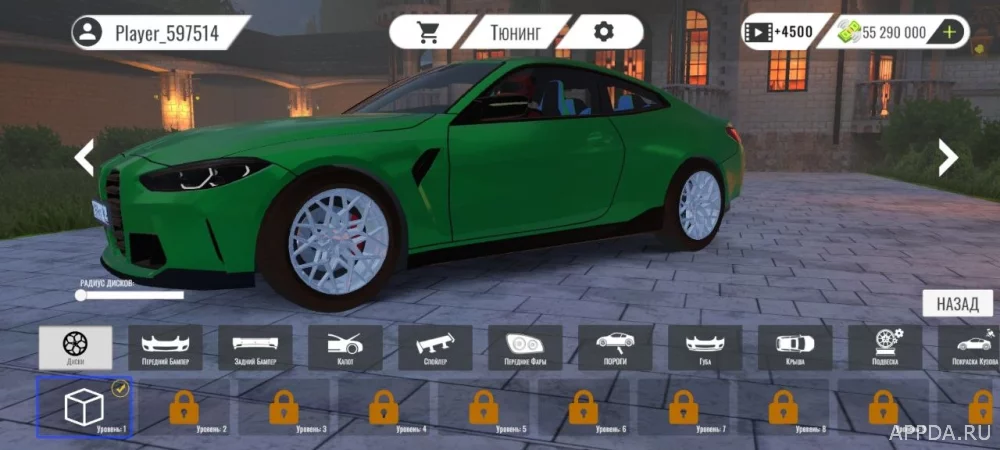The width and height of the screenshot is (1000, 450).
Task: Show the Крыша roof category
Action: [795, 347]
